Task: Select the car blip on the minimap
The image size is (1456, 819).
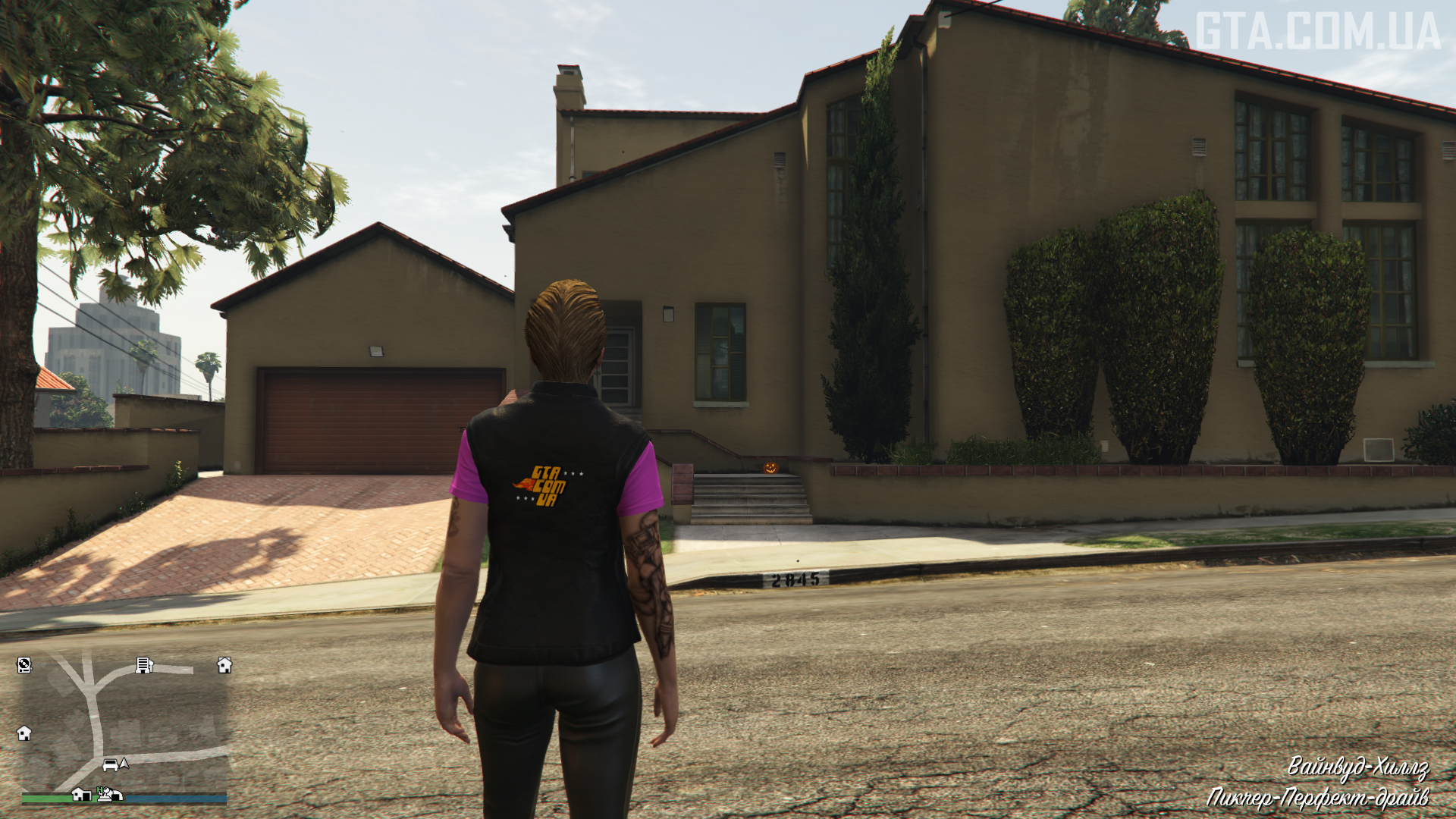Action: point(110,764)
